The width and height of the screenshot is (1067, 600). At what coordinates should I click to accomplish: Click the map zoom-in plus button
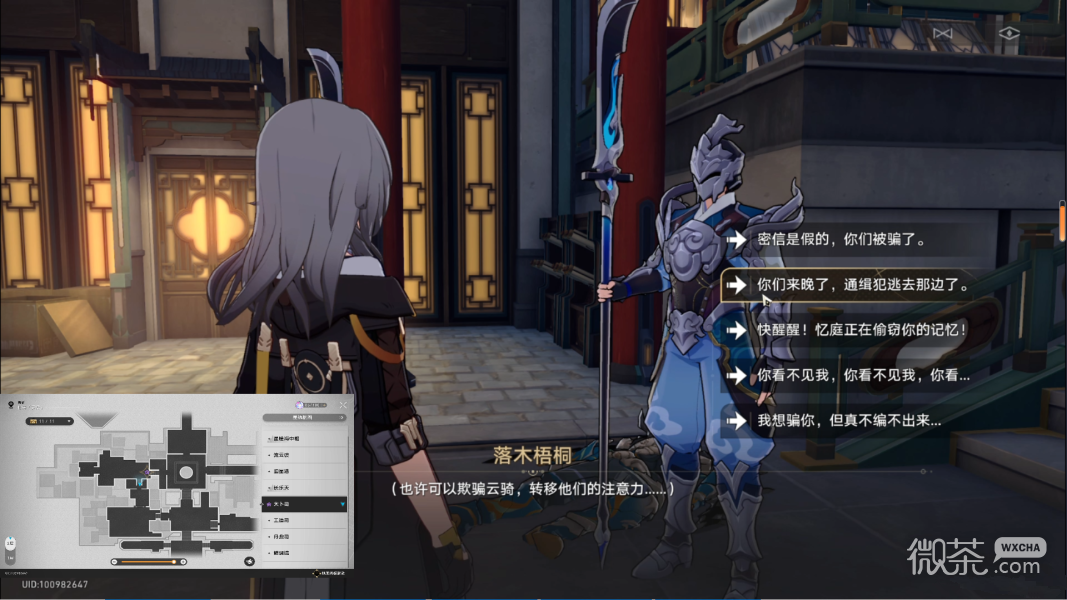pyautogui.click(x=182, y=561)
